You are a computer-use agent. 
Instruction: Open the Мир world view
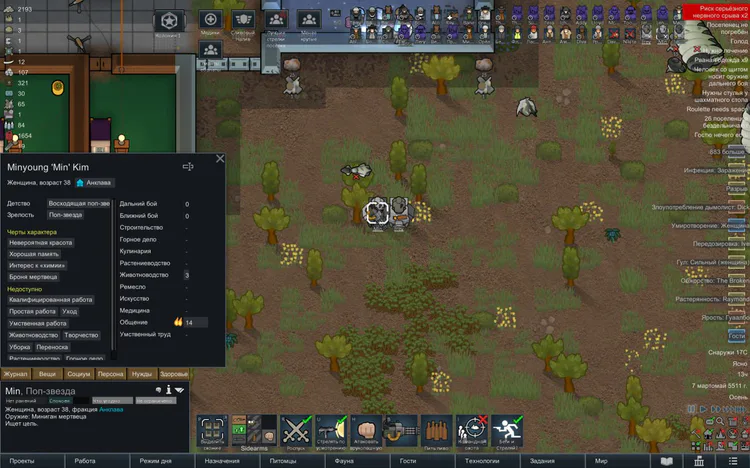coord(601,461)
